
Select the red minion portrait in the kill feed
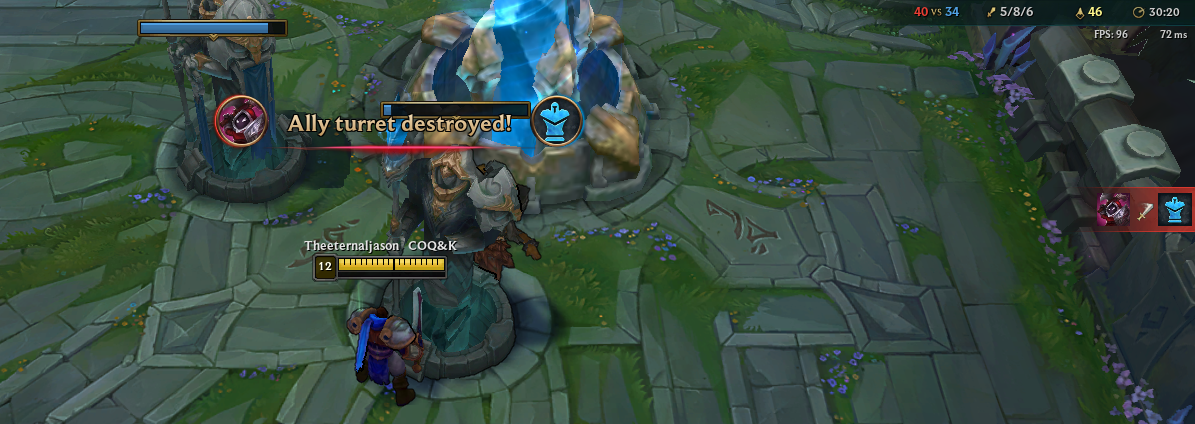pos(1114,210)
